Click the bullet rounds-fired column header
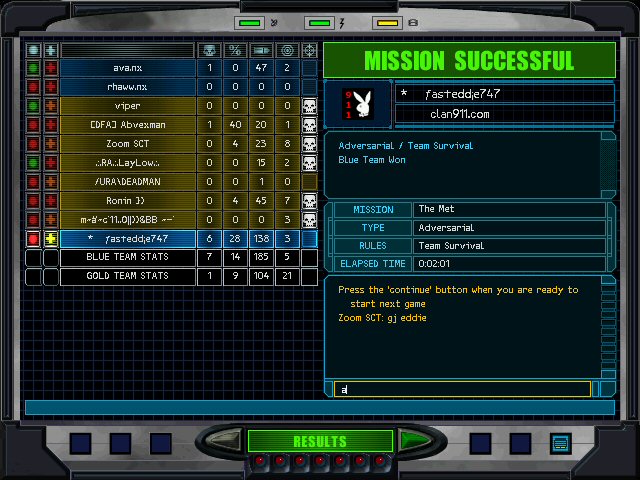 point(261,50)
